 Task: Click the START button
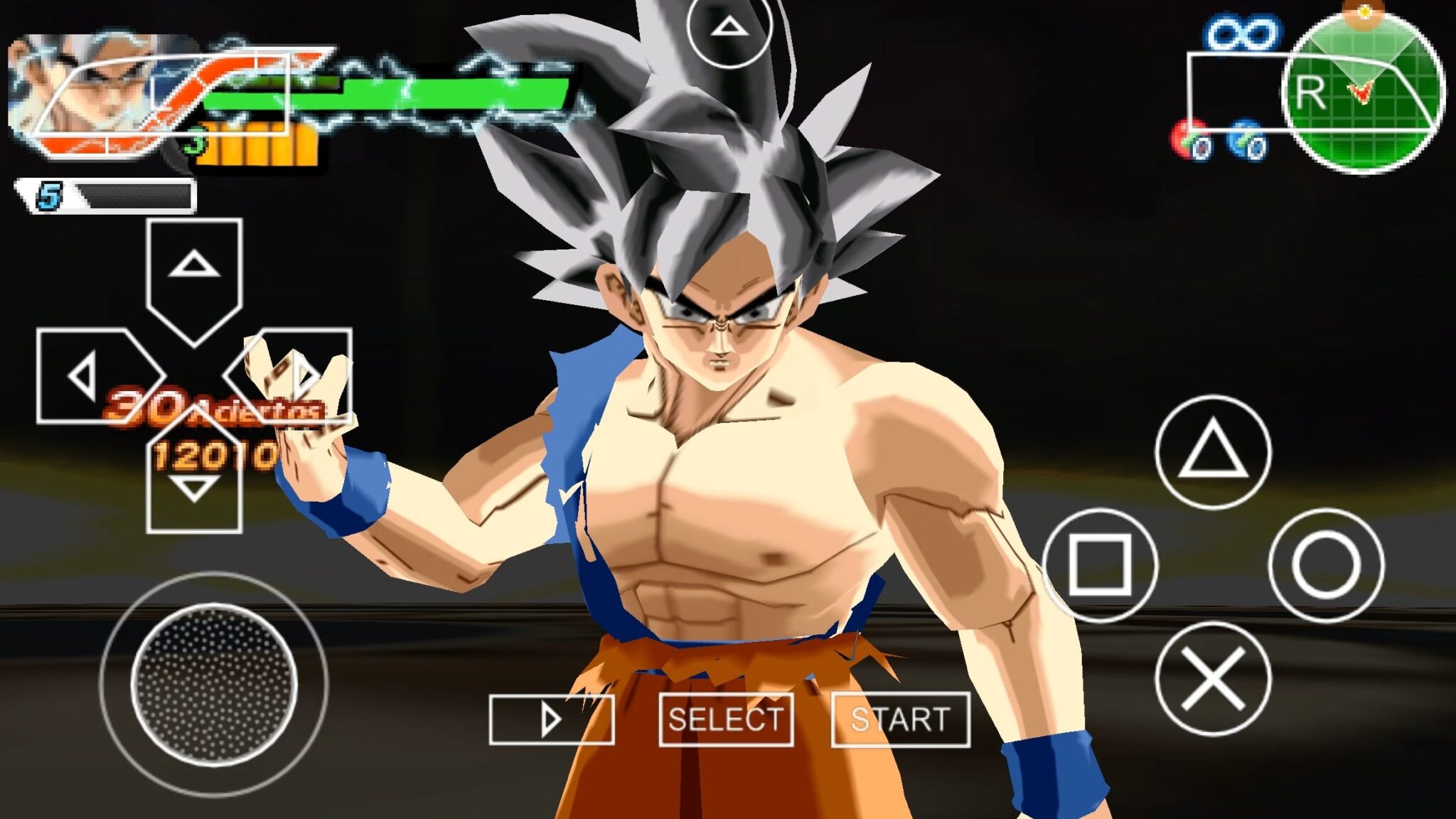[900, 719]
